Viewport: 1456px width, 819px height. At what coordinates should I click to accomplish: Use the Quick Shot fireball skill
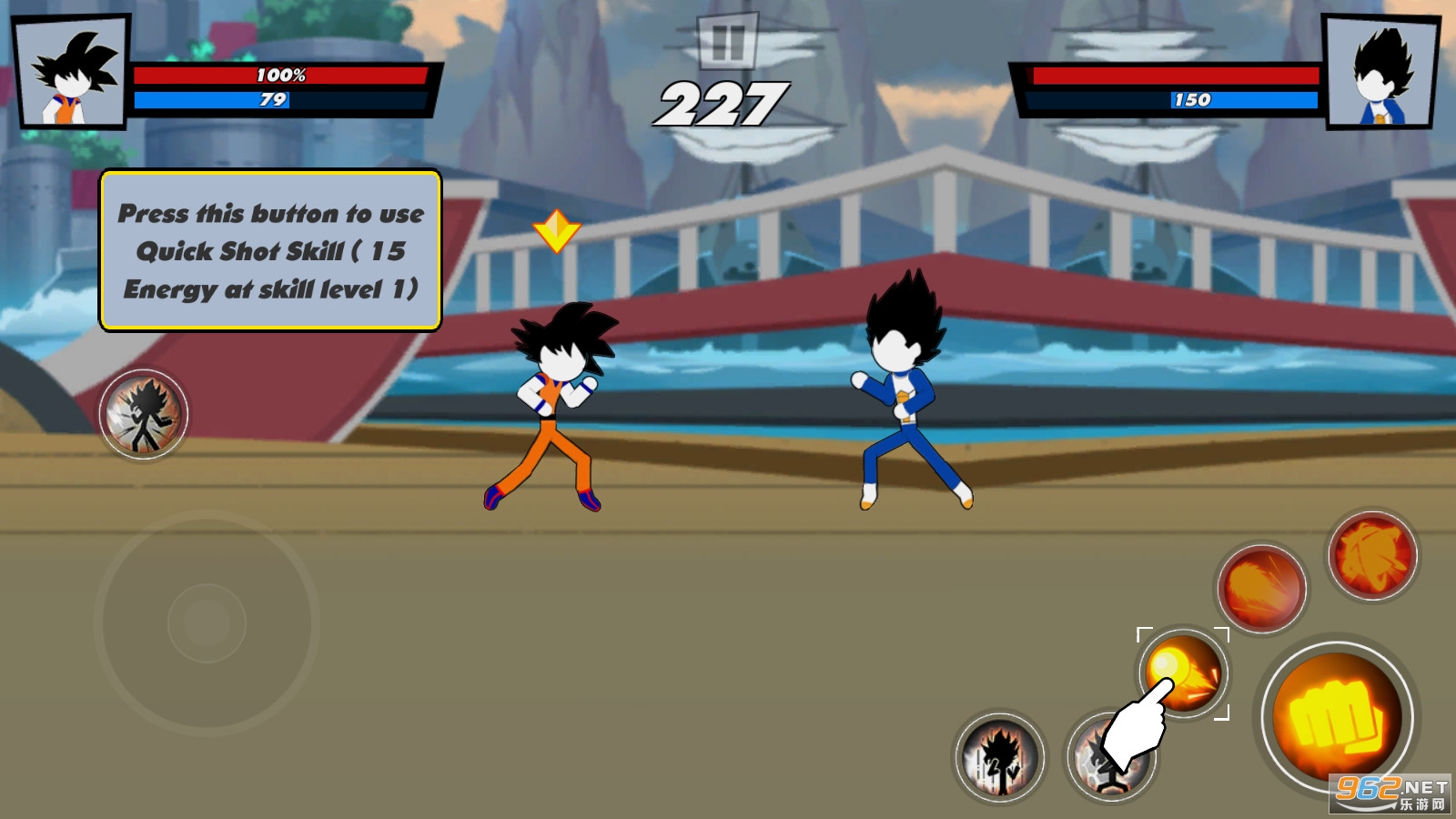click(x=1183, y=673)
